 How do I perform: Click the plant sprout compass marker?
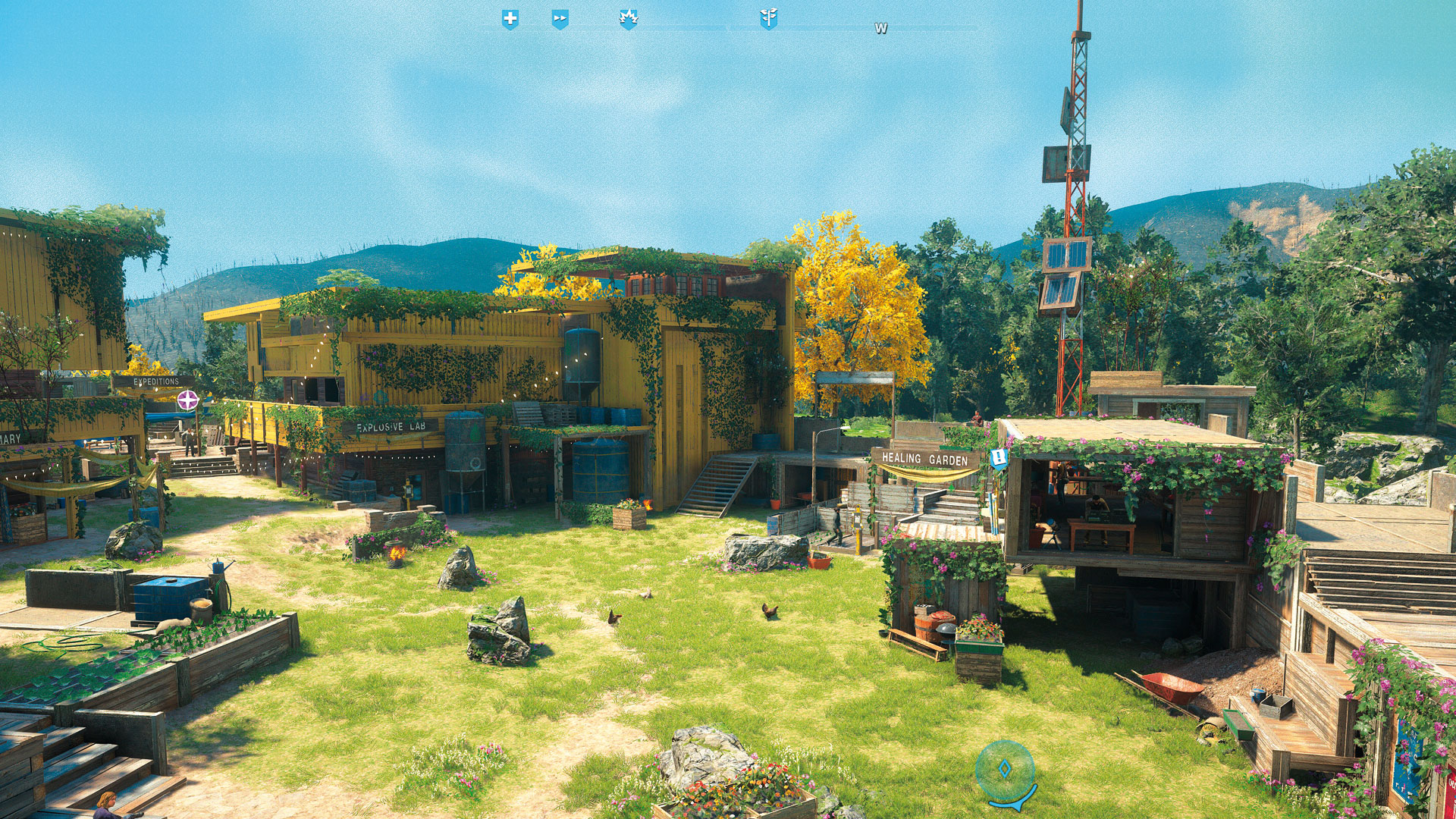coord(768,19)
